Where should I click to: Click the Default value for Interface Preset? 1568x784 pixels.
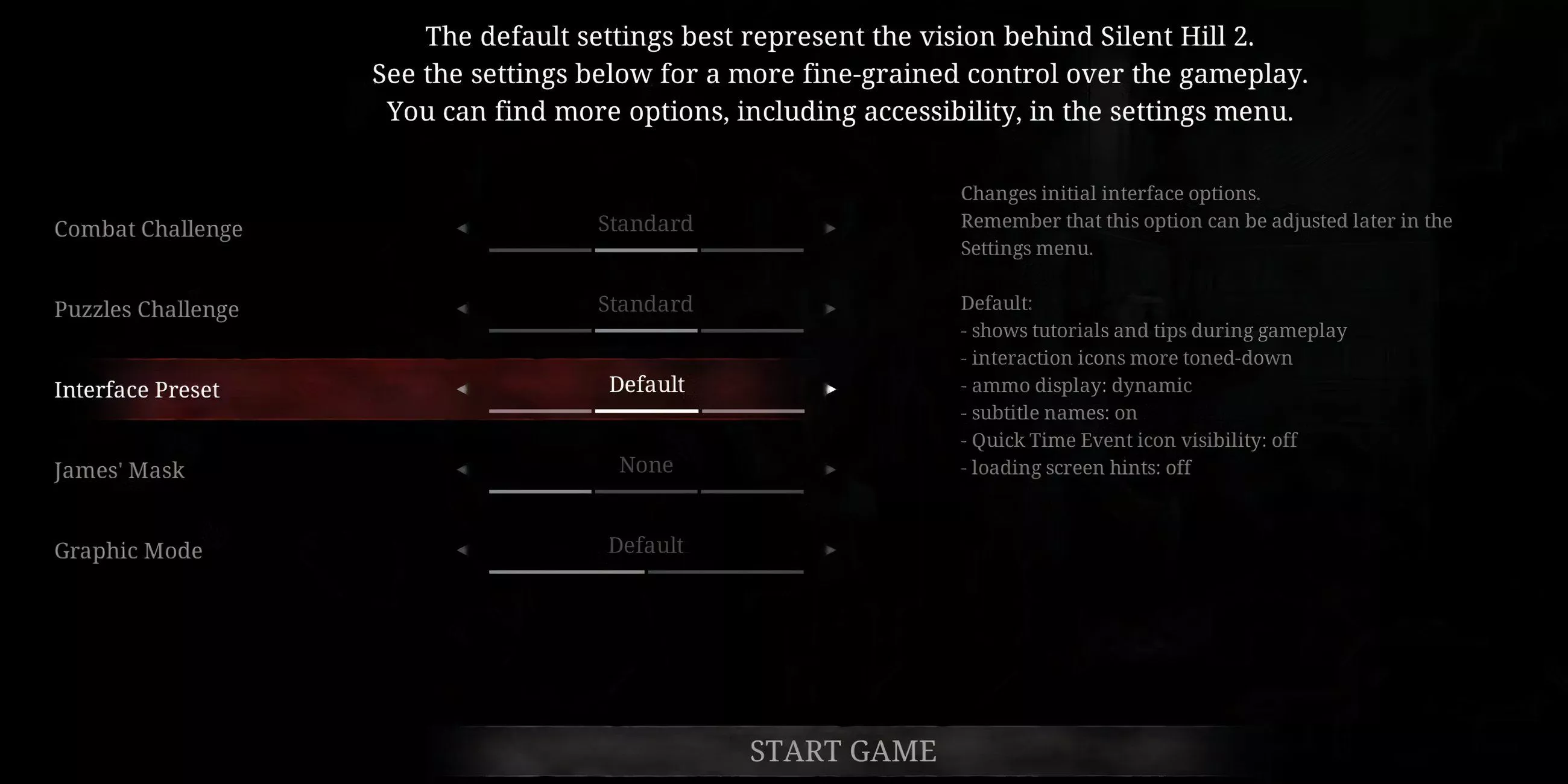(x=646, y=385)
